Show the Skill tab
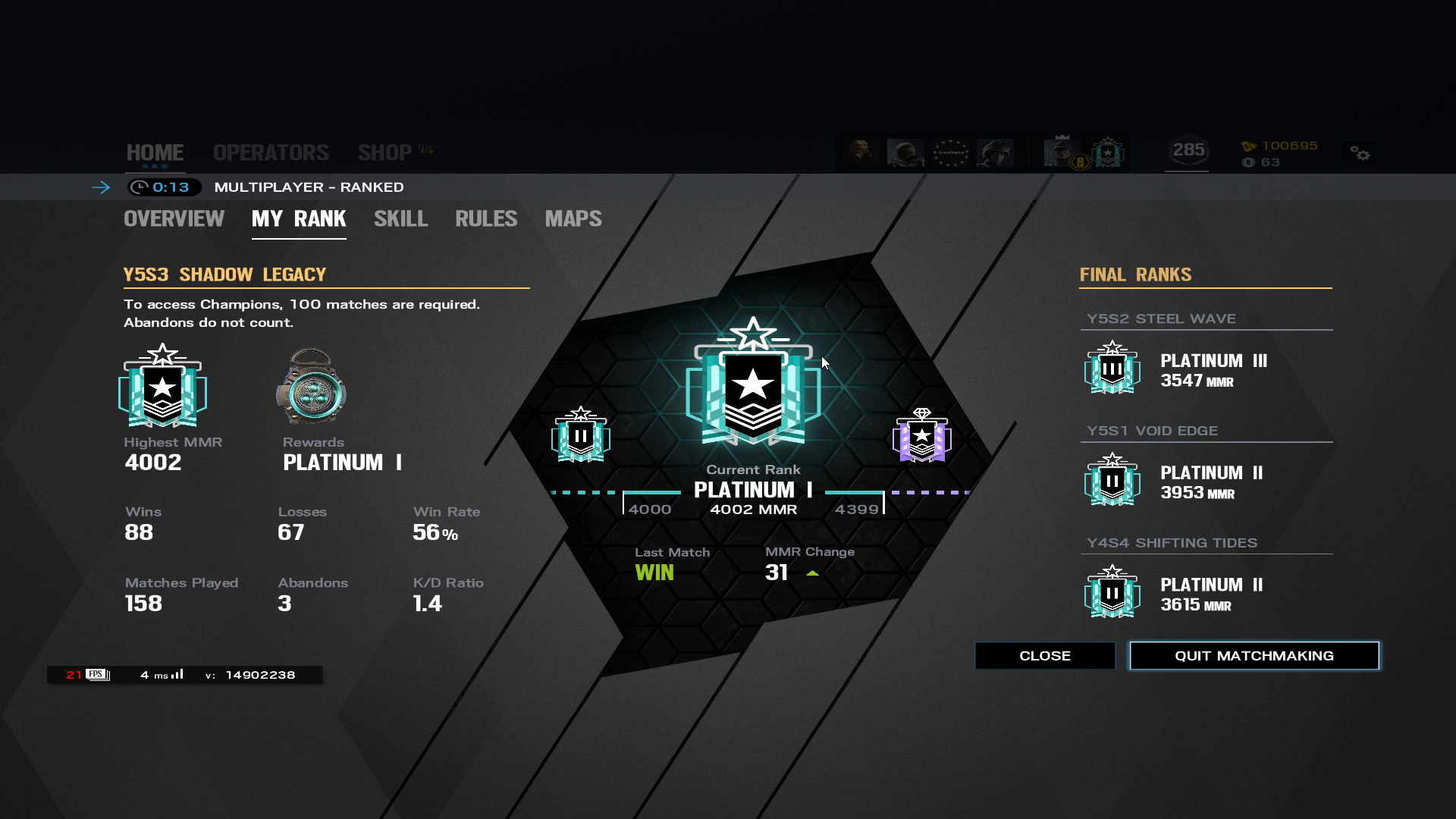This screenshot has width=1456, height=819. 400,219
